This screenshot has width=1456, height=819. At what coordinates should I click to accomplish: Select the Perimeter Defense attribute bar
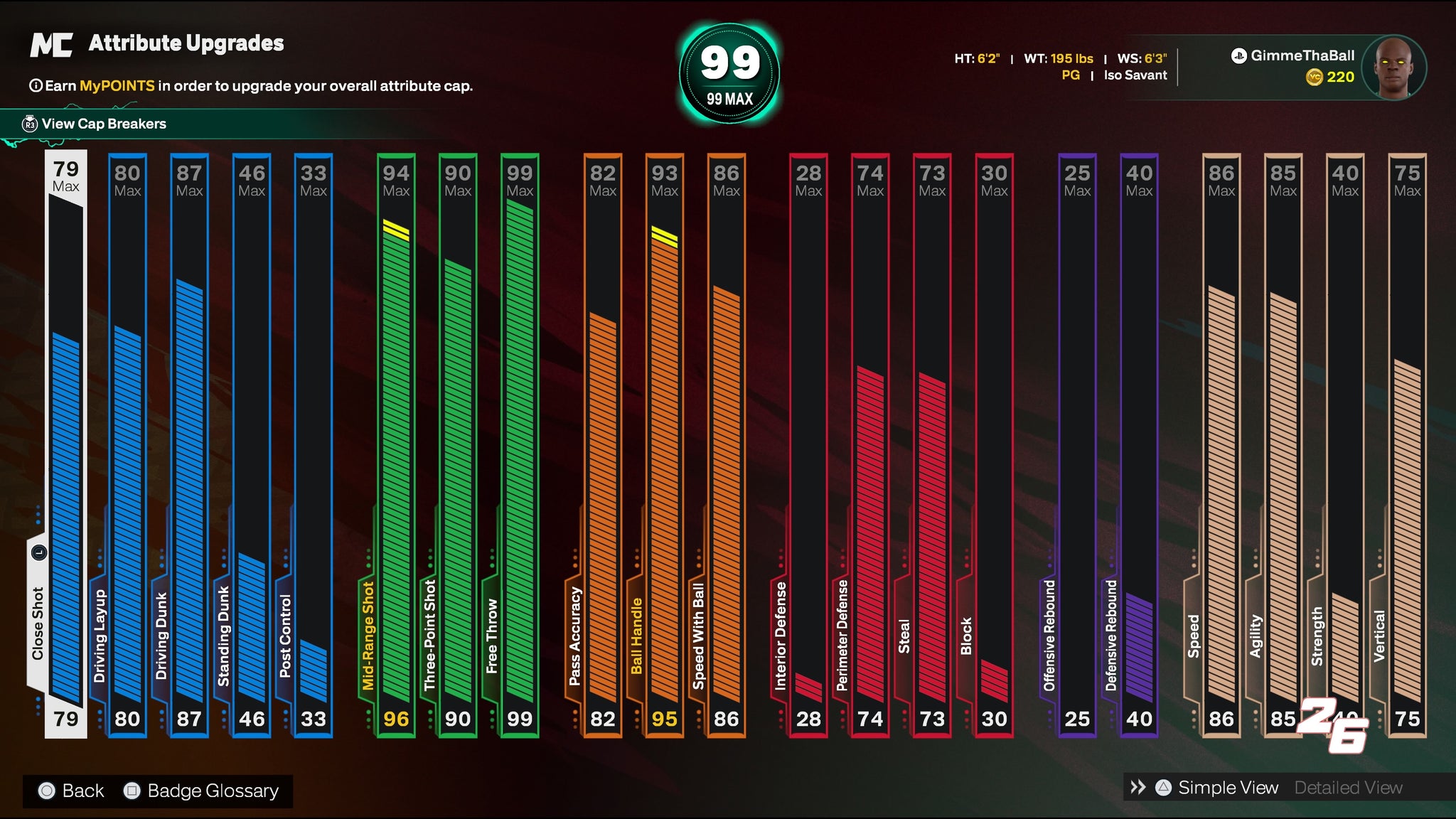pyautogui.click(x=870, y=444)
